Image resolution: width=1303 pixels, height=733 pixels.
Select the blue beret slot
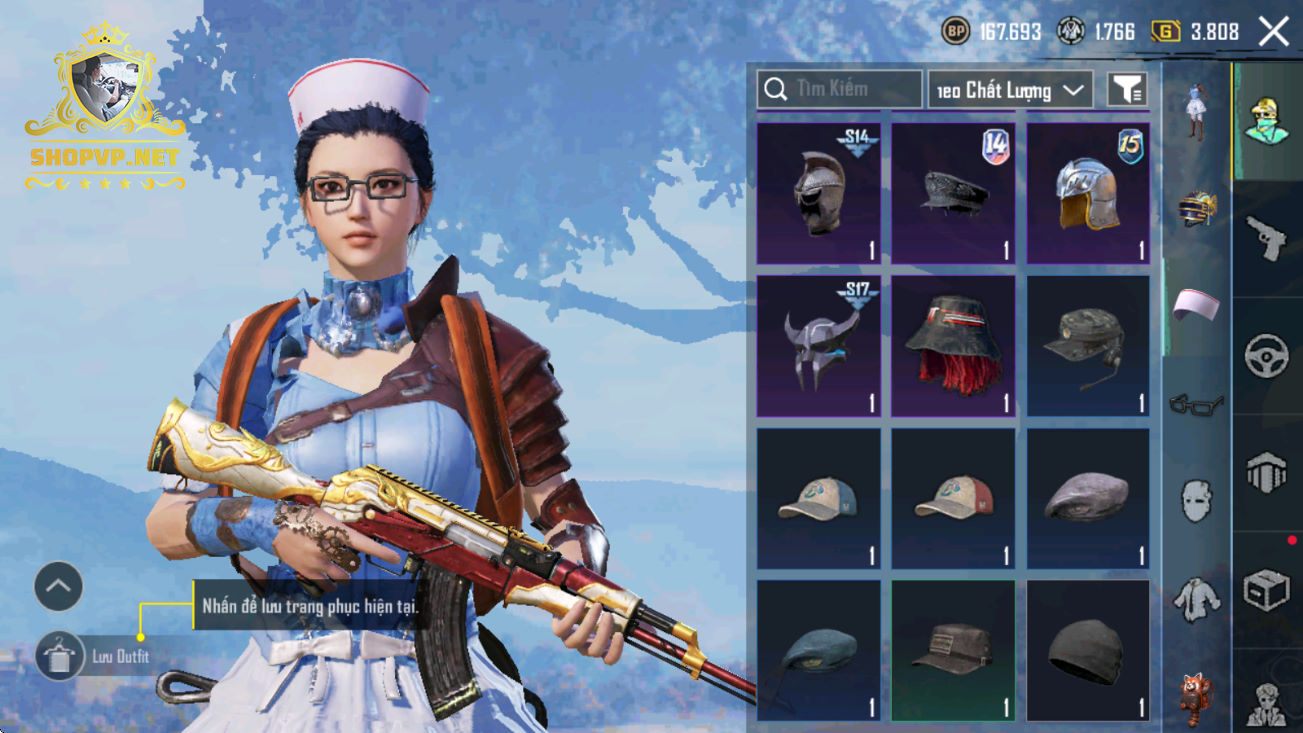click(x=819, y=651)
